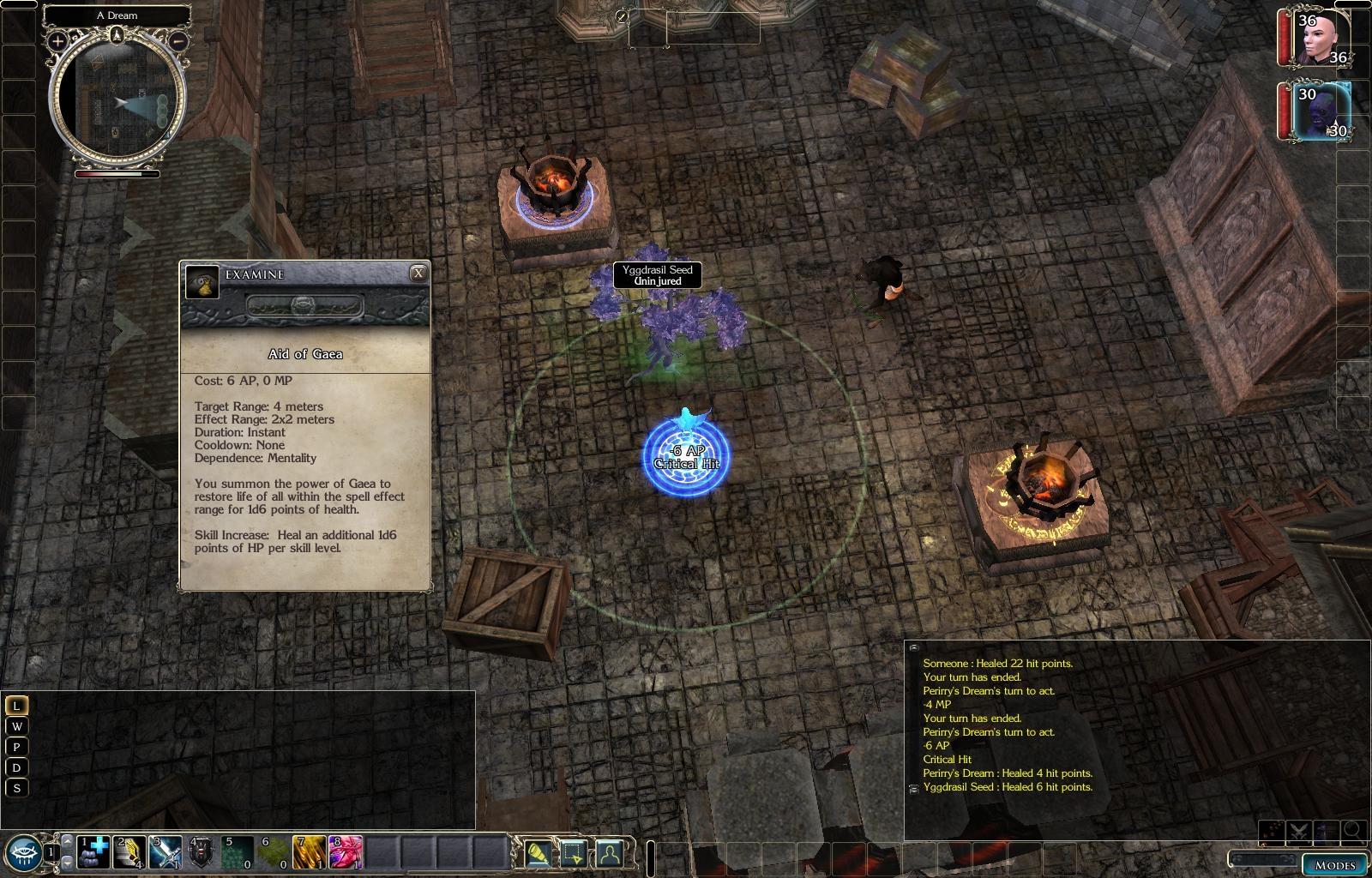Activate the golden streaks ability in slot 7
This screenshot has height=878, width=1372.
point(309,851)
